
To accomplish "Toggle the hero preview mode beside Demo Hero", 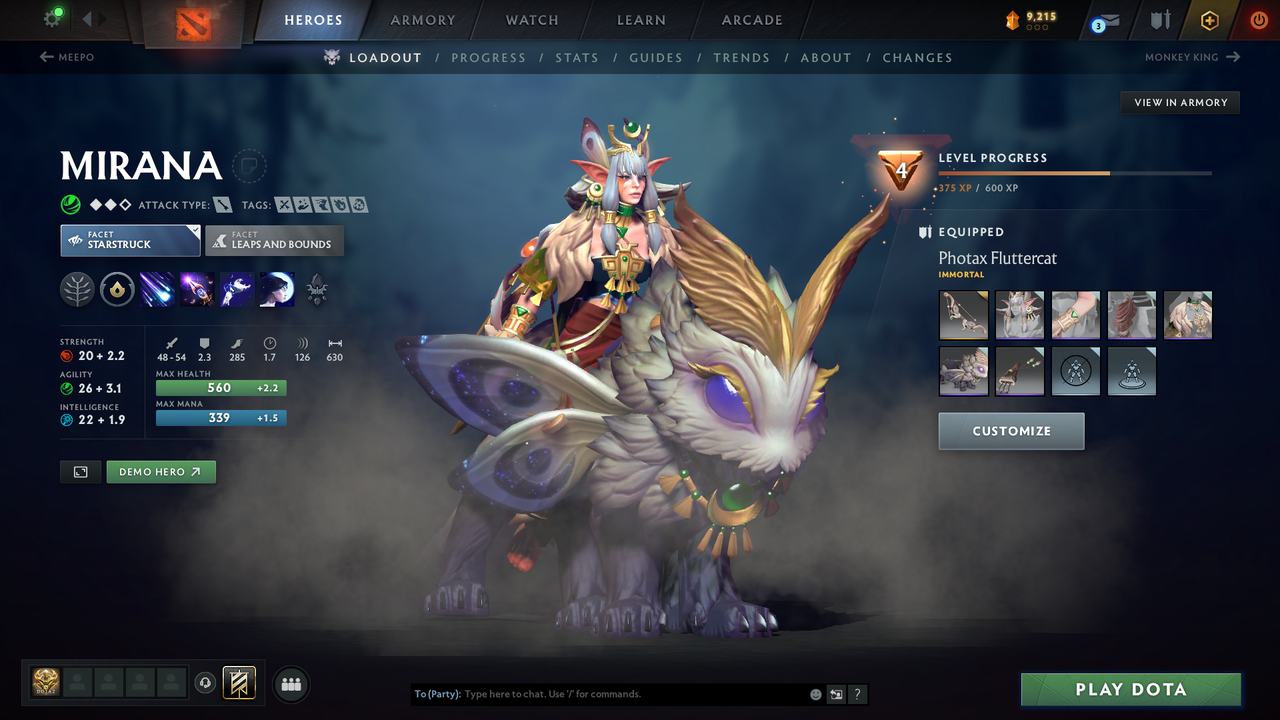I will (x=80, y=471).
